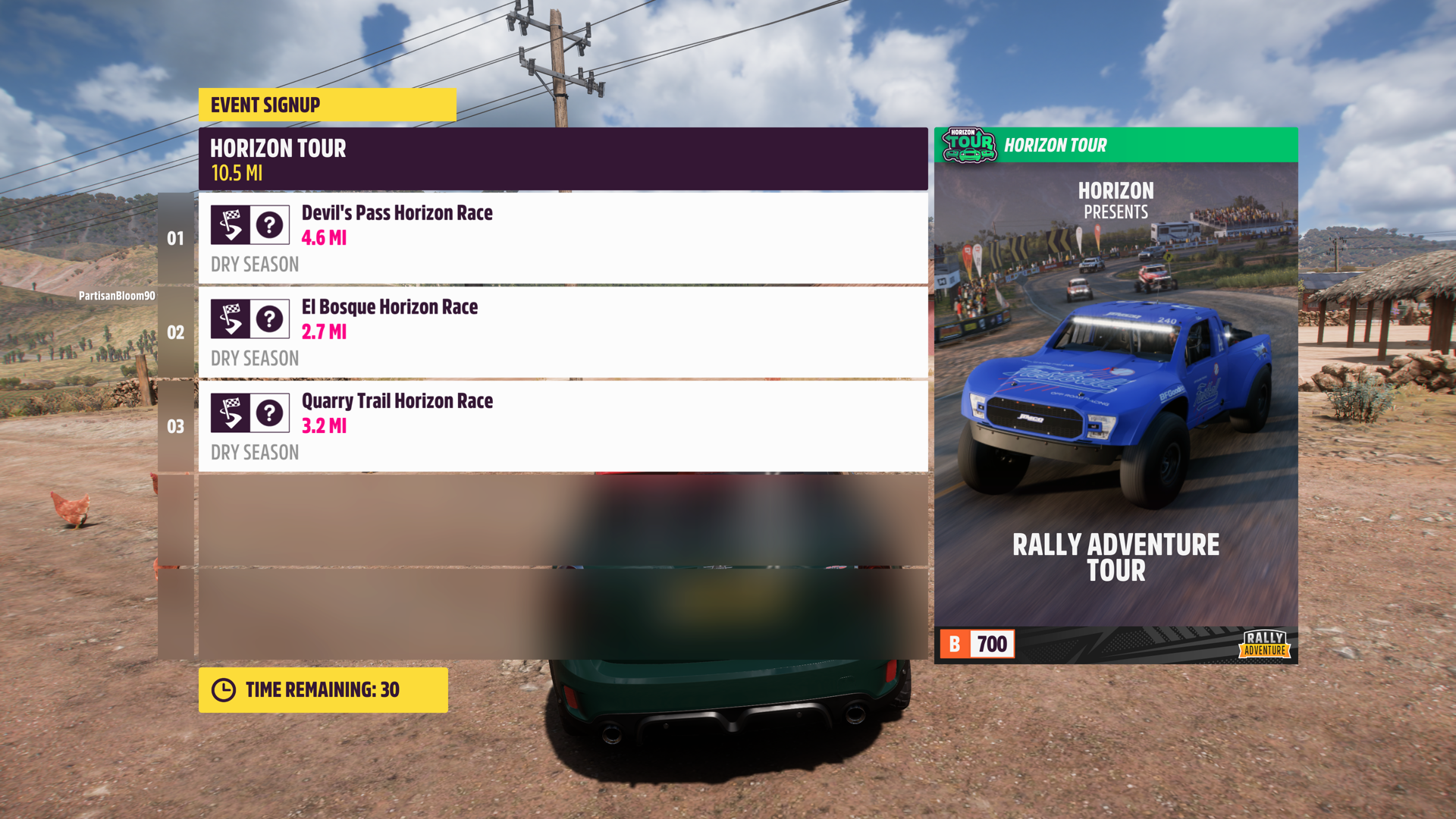Open the Rally Adventure Tour poster card
Image resolution: width=1456 pixels, height=819 pixels.
[x=1116, y=394]
